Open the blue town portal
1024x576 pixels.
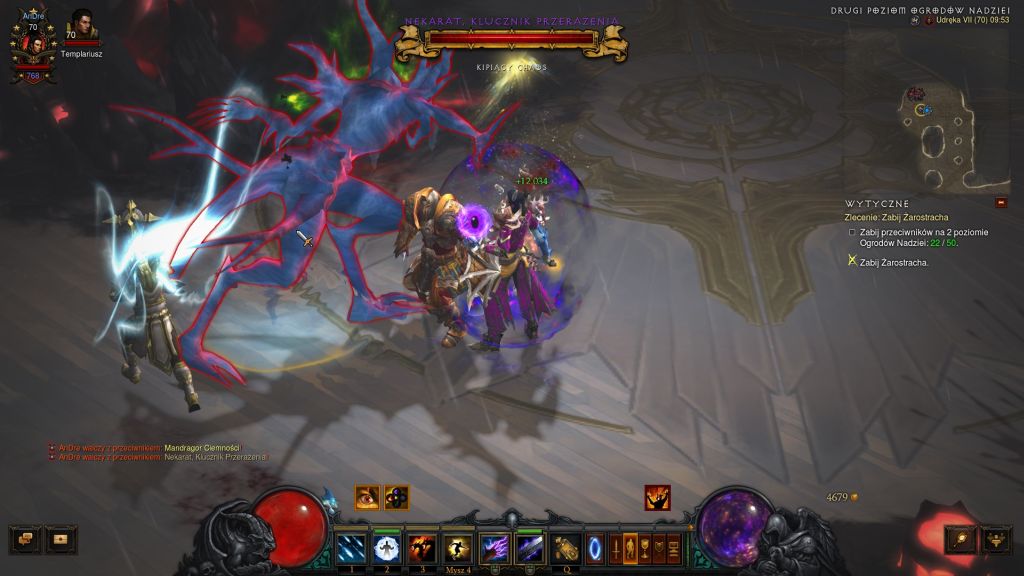(x=595, y=548)
